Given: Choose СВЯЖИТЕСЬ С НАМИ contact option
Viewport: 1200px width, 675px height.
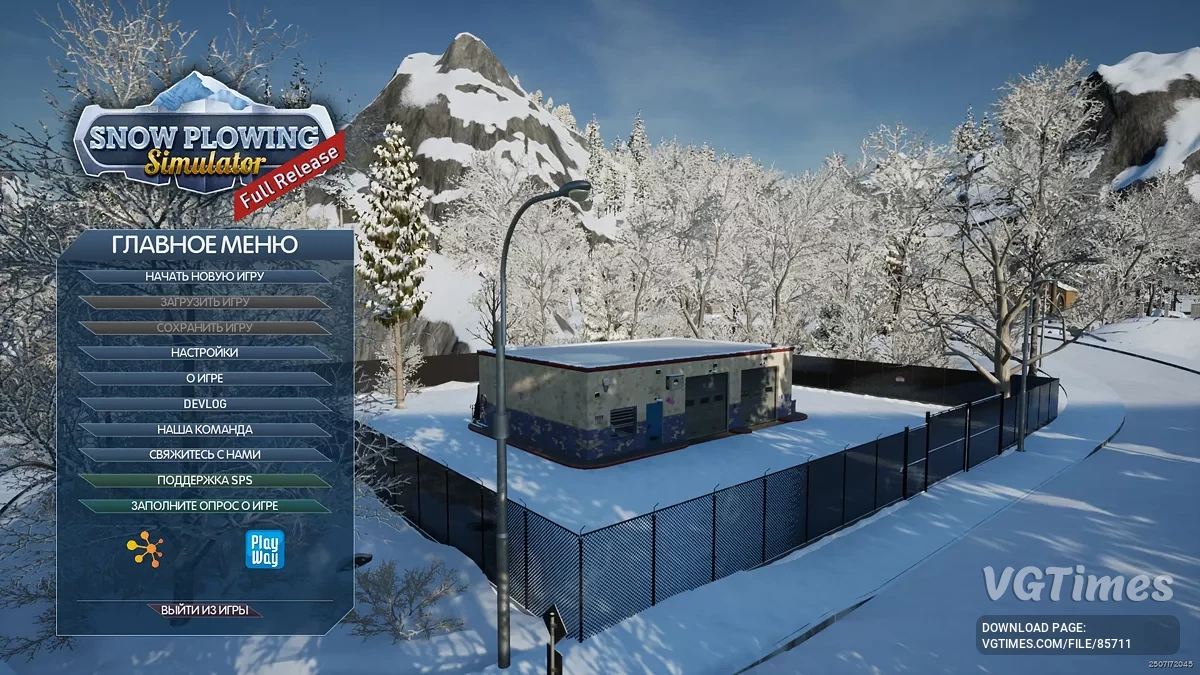Looking at the screenshot, I should pos(204,455).
